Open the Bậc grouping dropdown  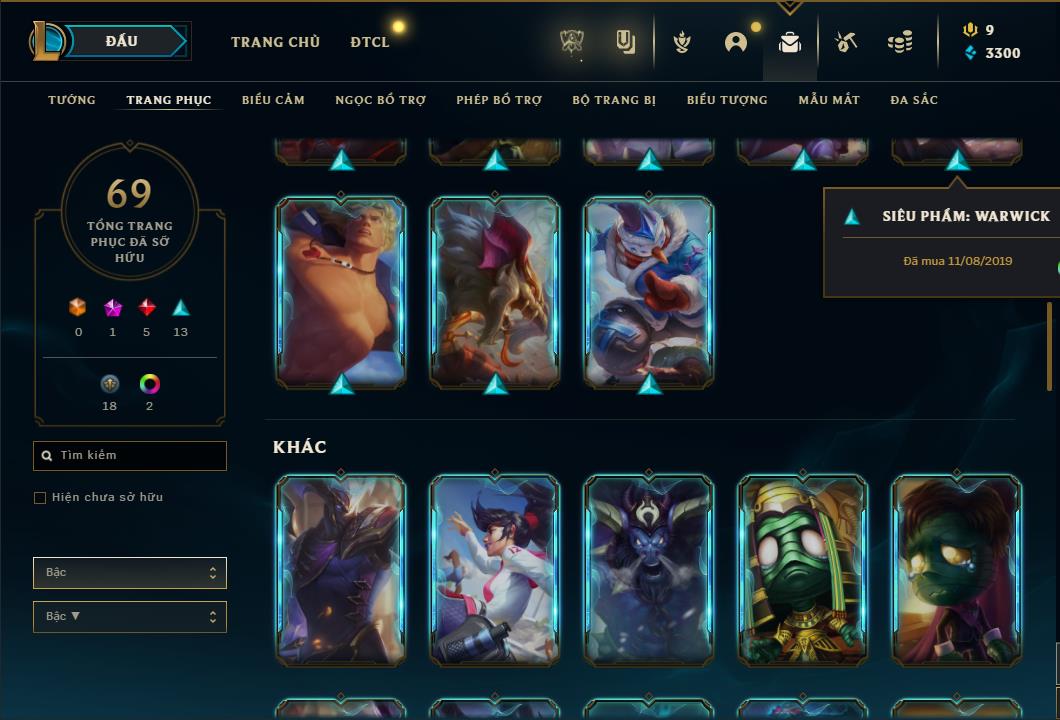click(x=130, y=573)
